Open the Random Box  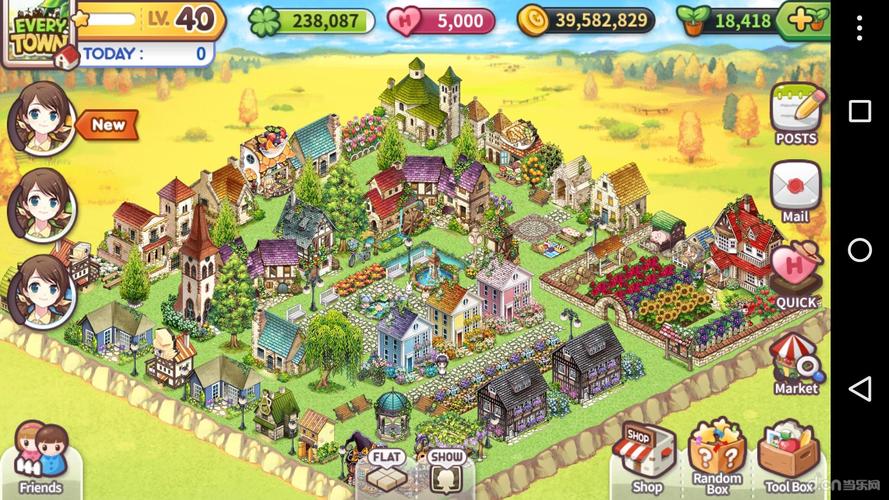[x=717, y=457]
